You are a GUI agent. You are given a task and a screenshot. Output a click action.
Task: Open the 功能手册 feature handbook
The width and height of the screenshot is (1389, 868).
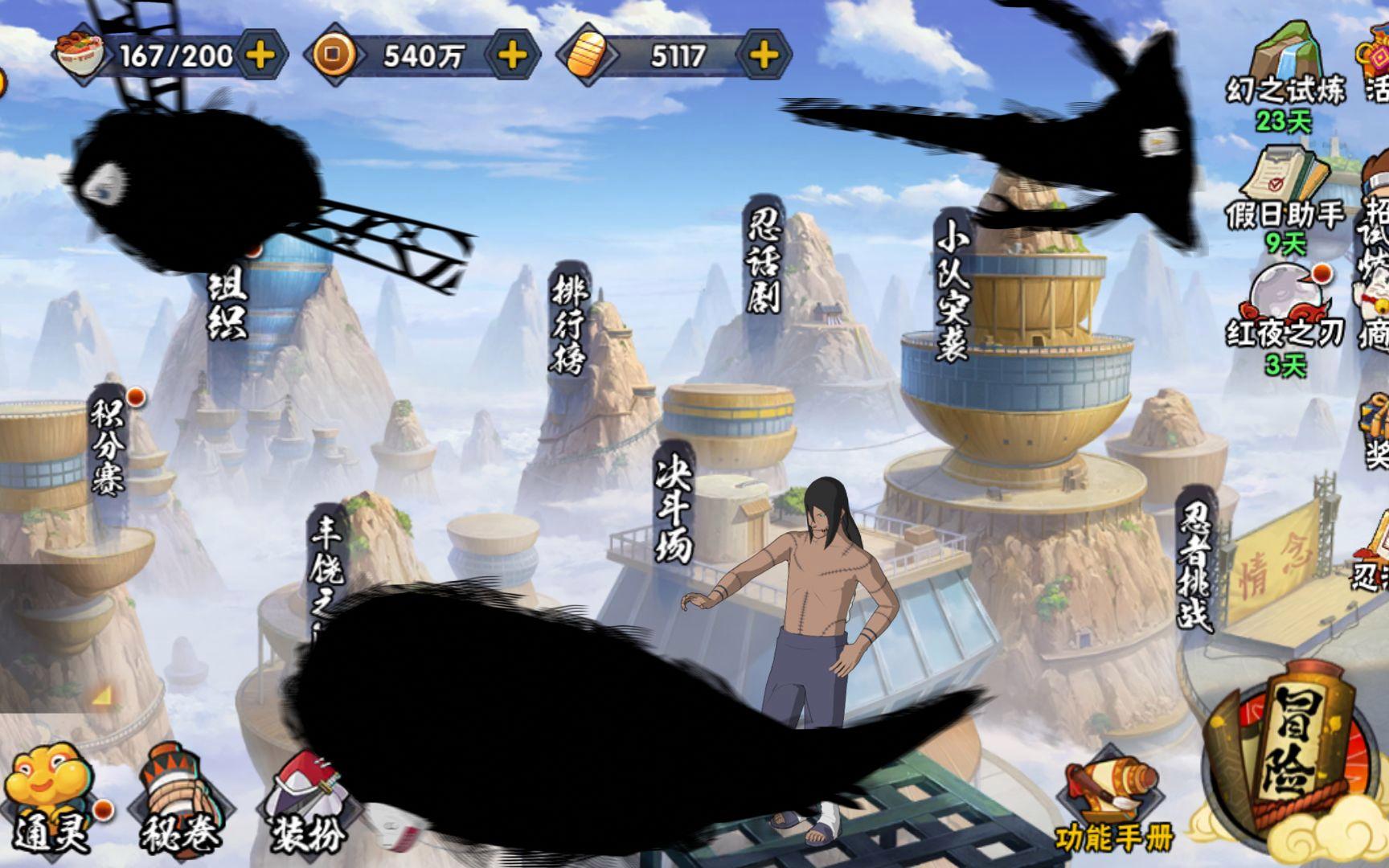click(x=1114, y=808)
